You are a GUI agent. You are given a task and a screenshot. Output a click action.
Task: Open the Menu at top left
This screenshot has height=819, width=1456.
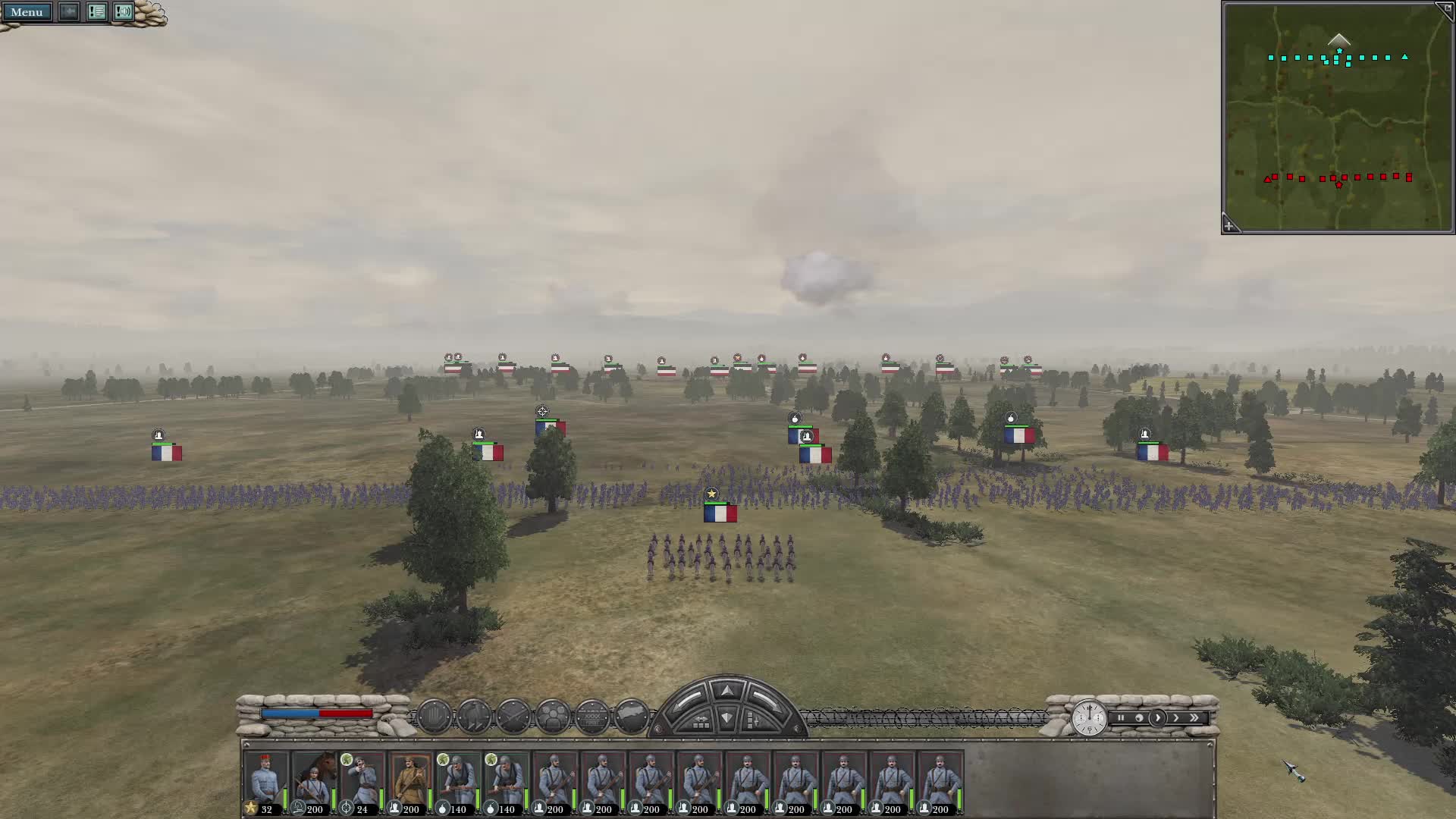point(27,12)
